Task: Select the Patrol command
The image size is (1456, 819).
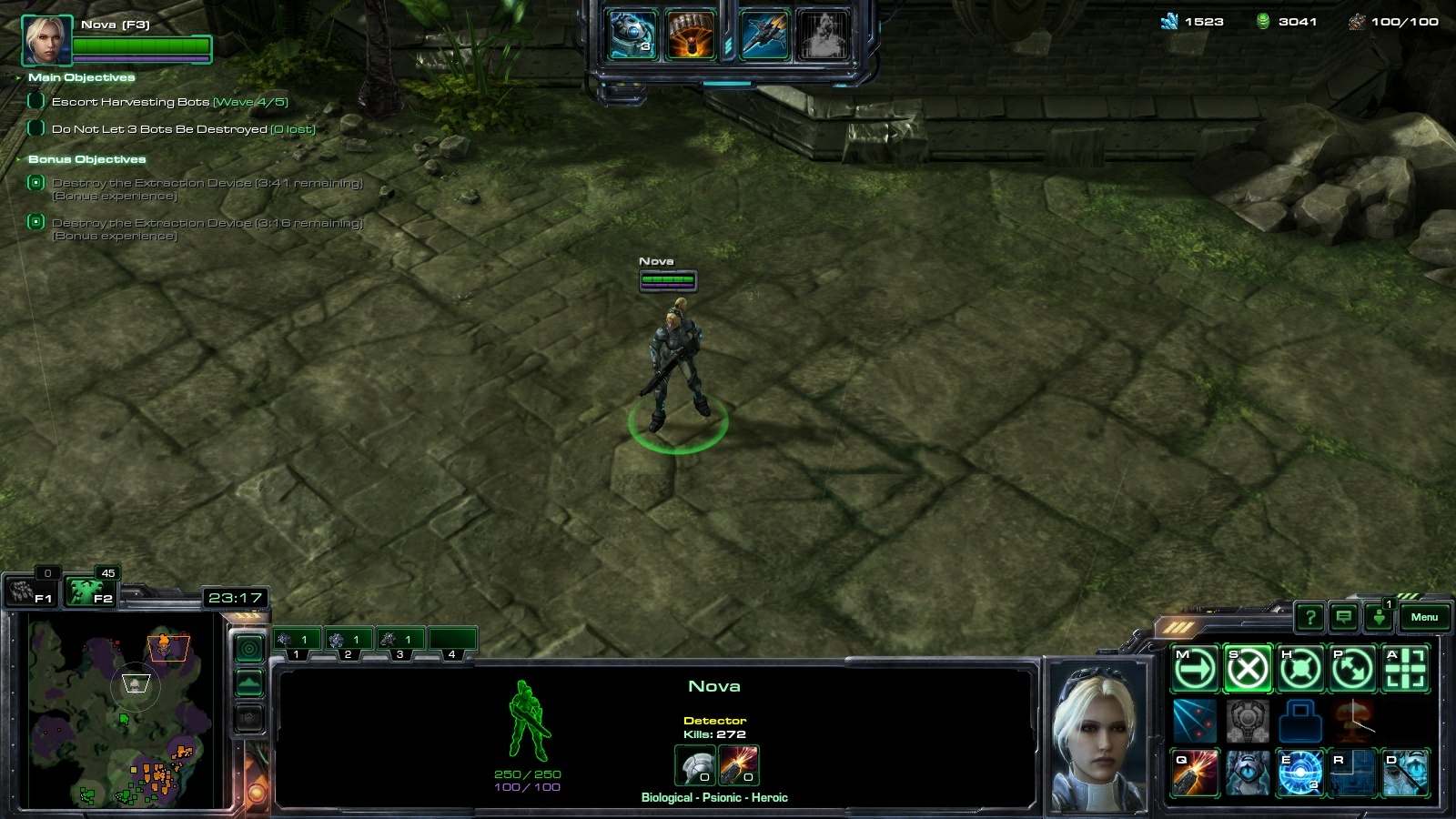Action: pos(1353,670)
